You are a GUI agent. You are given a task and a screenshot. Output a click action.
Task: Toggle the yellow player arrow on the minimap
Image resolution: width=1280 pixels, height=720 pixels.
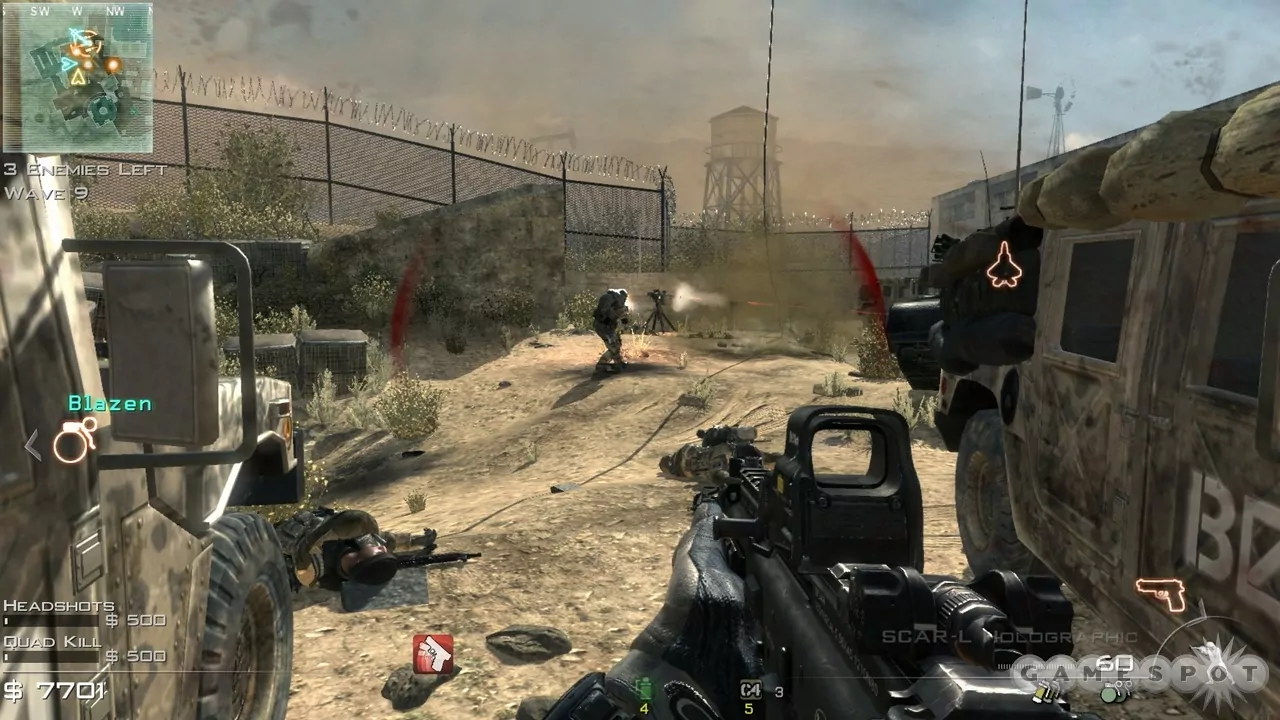pyautogui.click(x=79, y=79)
